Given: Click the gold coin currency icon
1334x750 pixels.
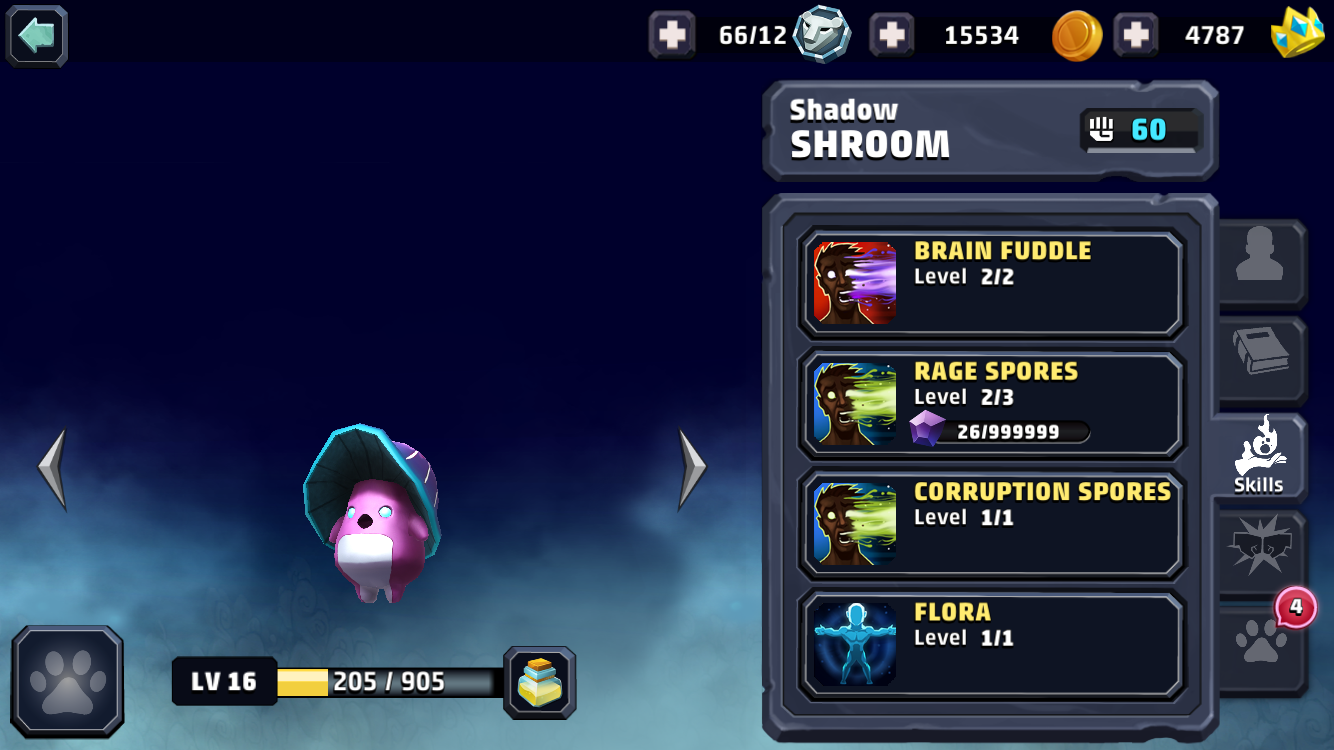Looking at the screenshot, I should [x=1076, y=34].
